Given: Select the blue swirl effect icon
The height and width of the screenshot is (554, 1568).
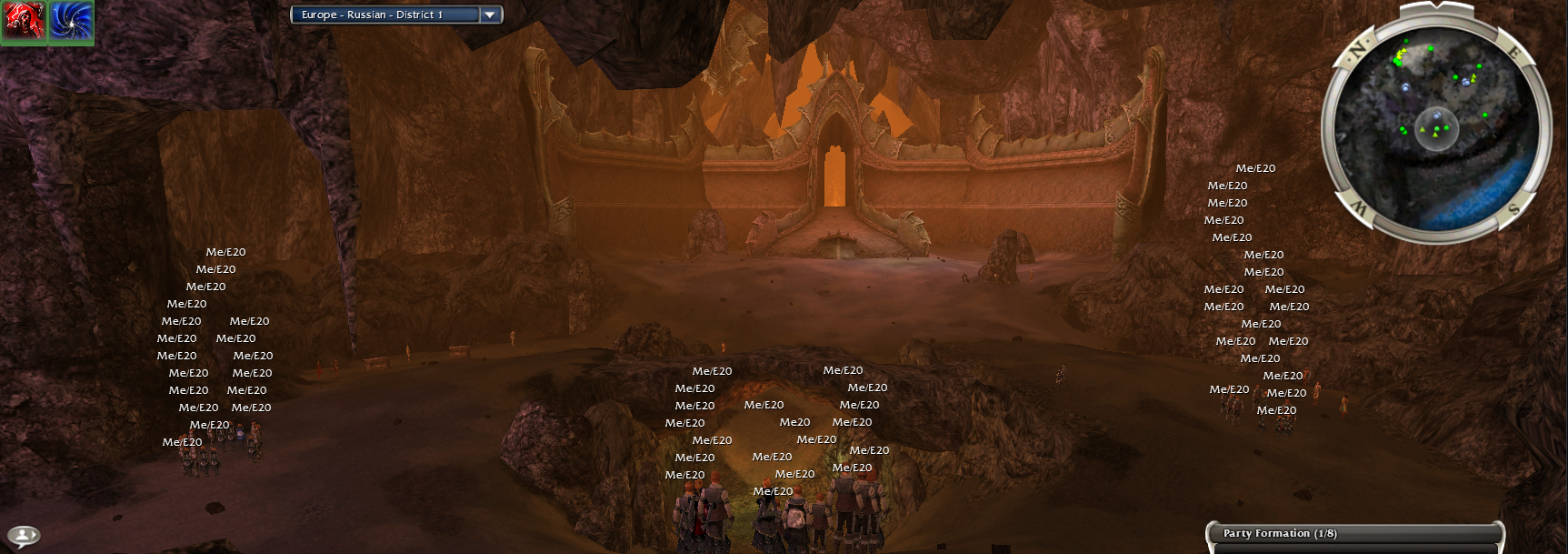Looking at the screenshot, I should (x=71, y=22).
